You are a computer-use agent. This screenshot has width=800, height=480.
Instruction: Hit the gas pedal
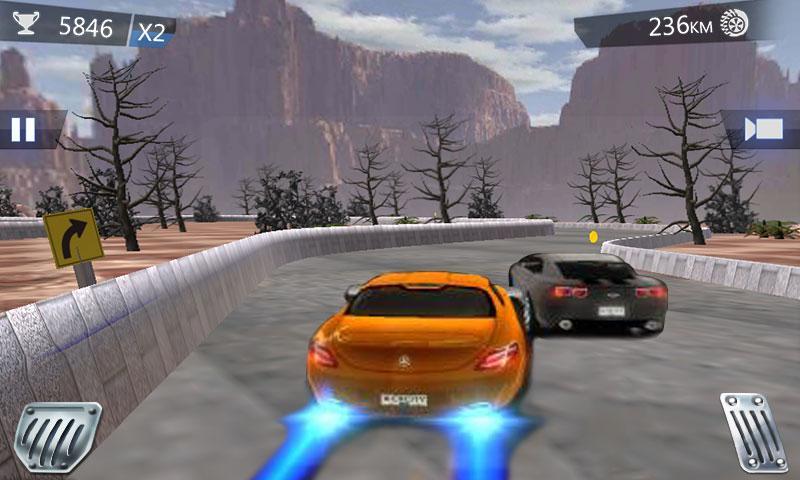point(753,432)
